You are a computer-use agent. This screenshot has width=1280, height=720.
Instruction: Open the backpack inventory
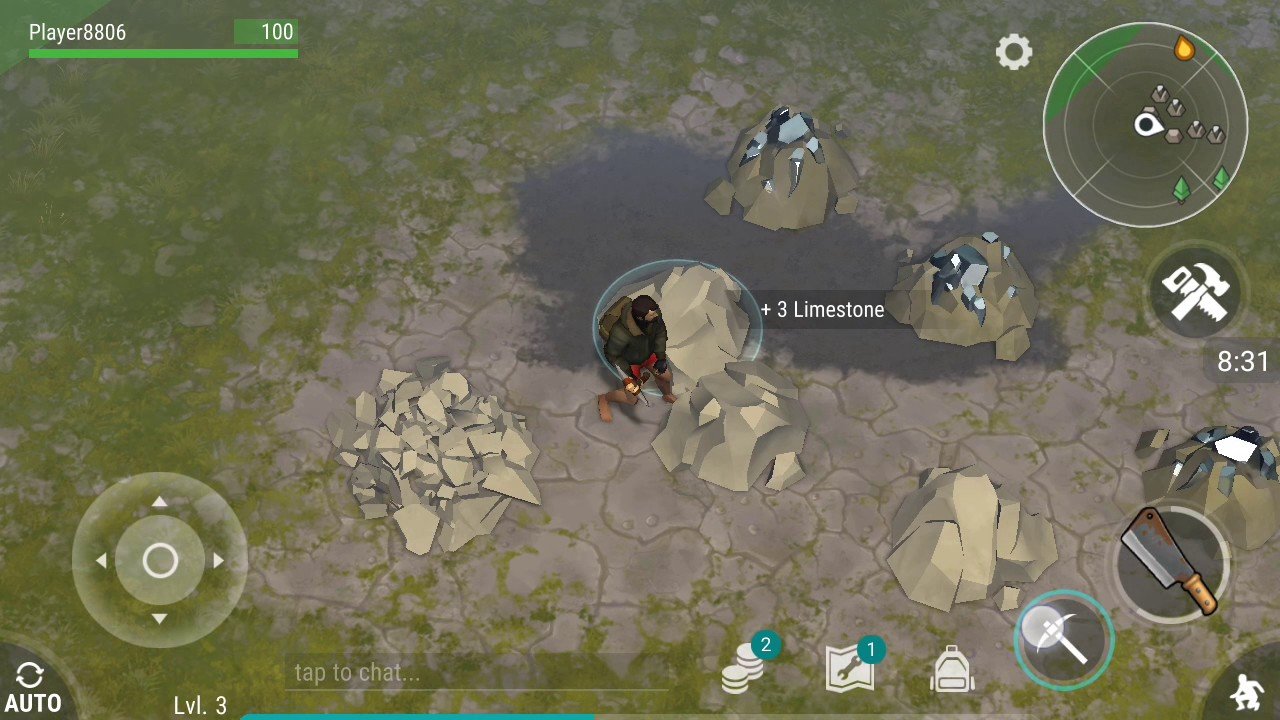pos(951,668)
